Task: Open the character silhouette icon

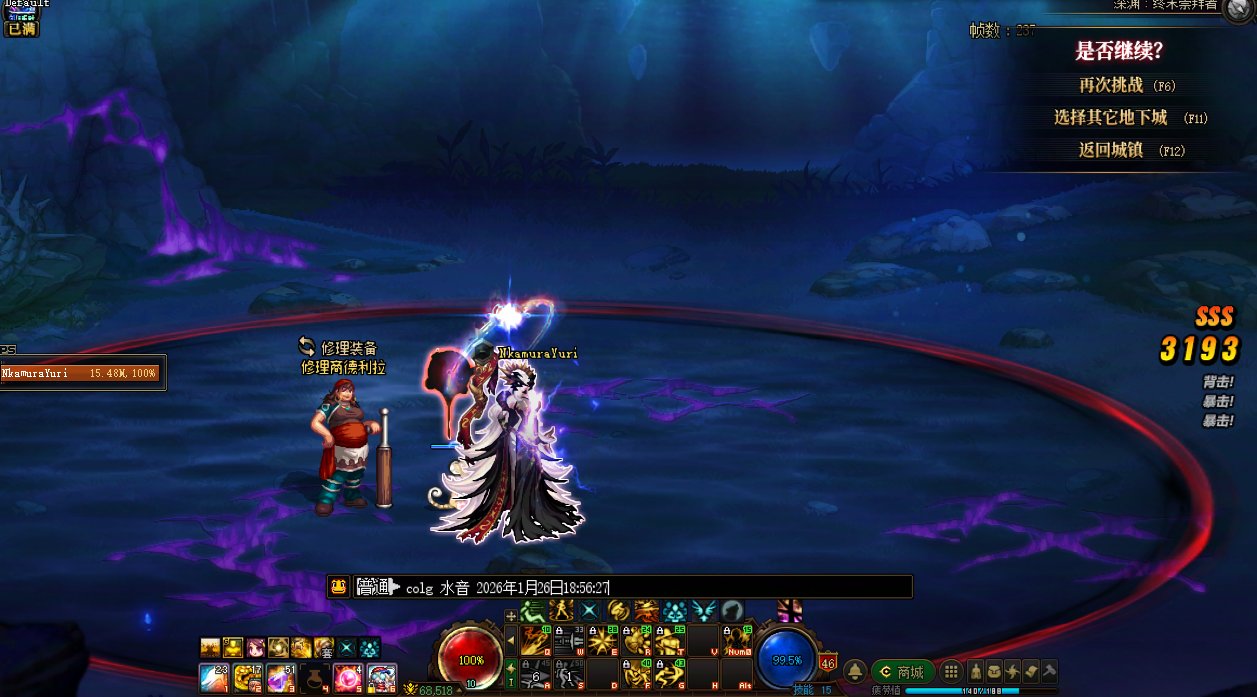Action: (x=977, y=672)
